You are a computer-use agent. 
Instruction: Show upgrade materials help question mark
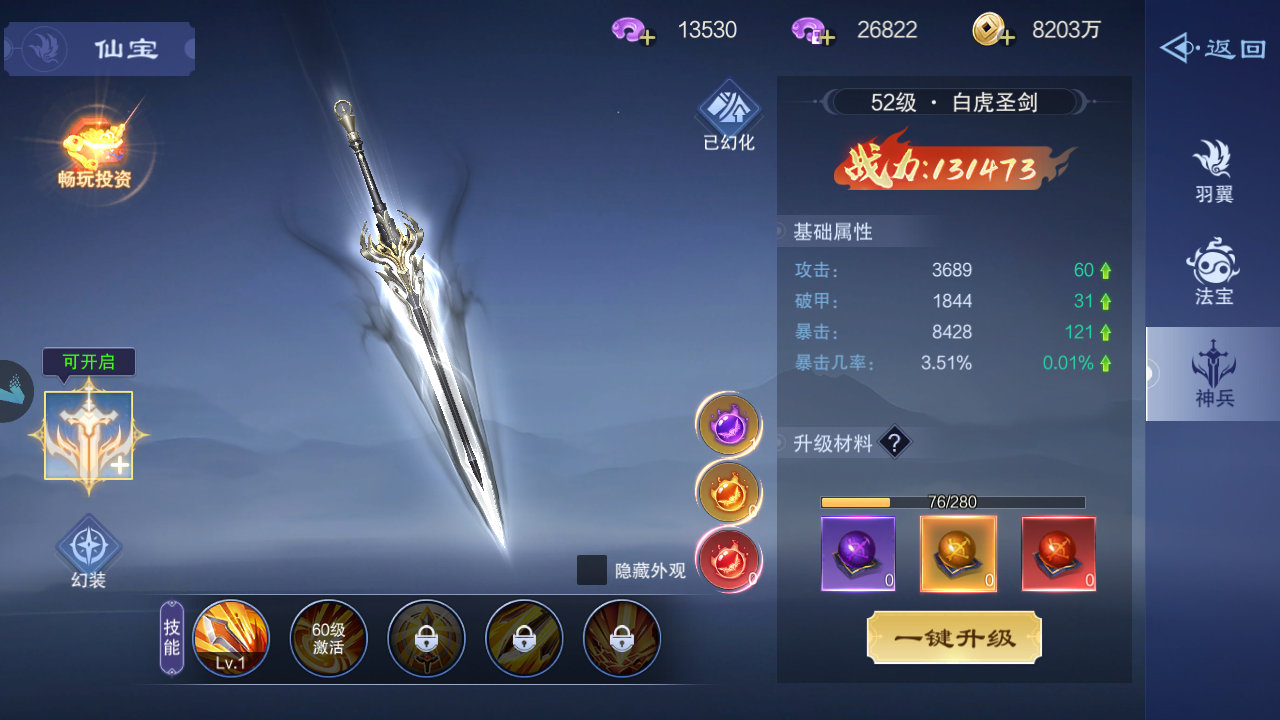(895, 443)
